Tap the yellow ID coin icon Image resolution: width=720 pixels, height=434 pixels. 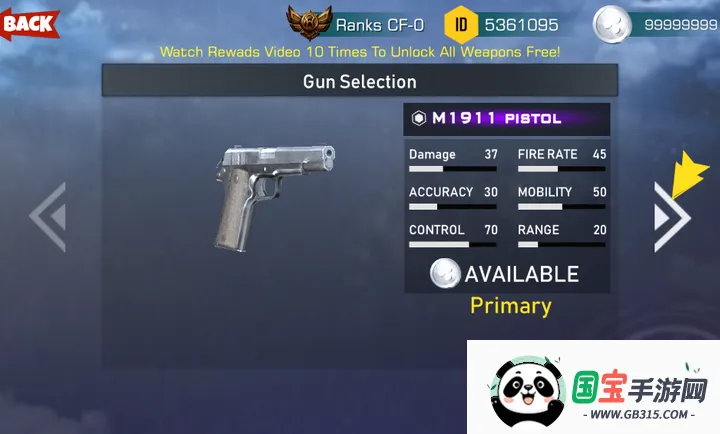(x=460, y=23)
